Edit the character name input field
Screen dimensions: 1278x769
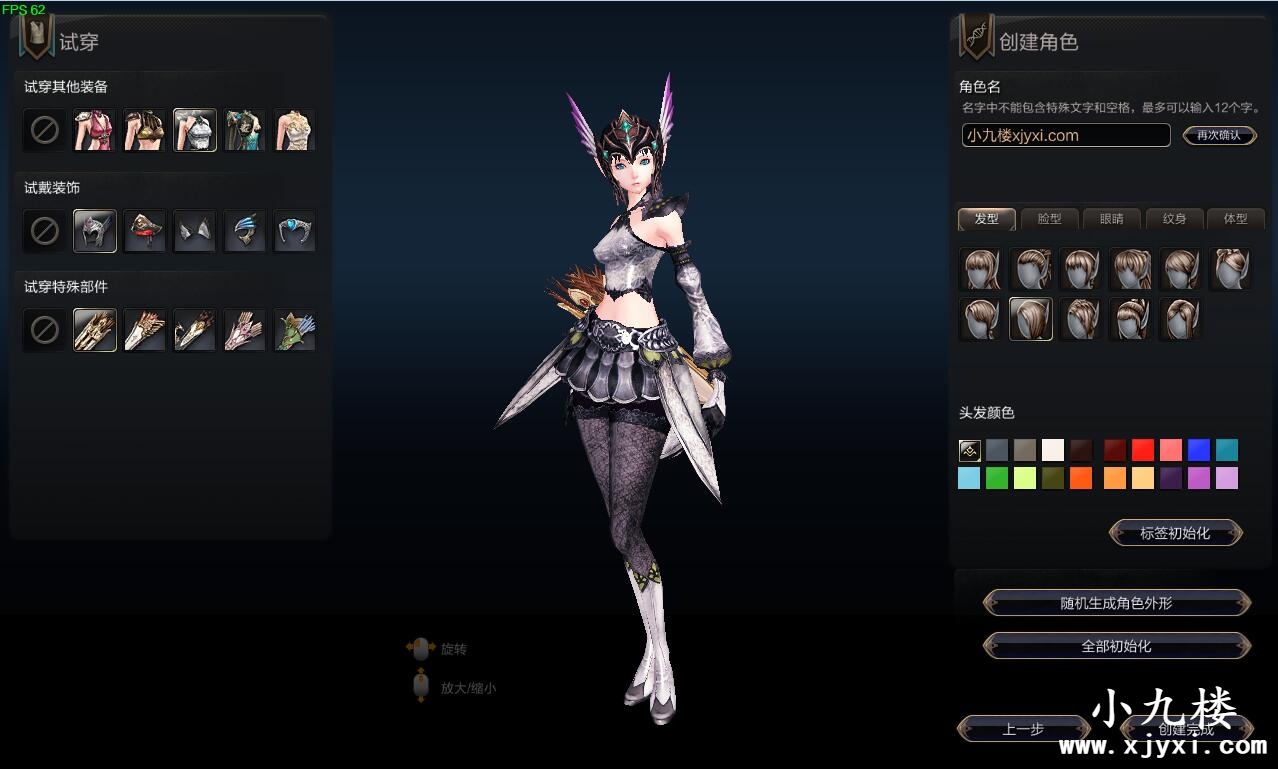(1065, 135)
